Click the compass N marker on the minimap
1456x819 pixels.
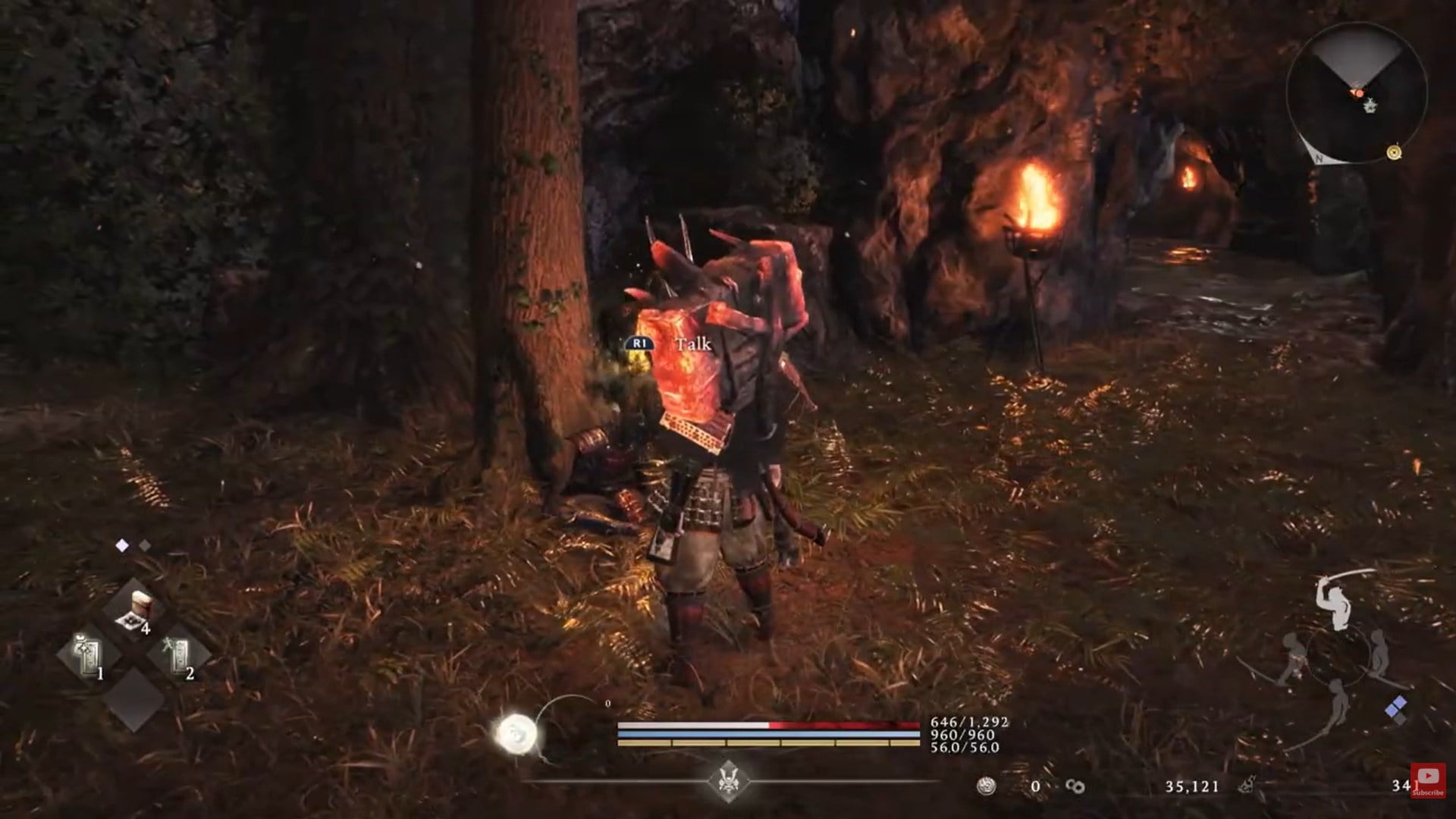[x=1318, y=159]
